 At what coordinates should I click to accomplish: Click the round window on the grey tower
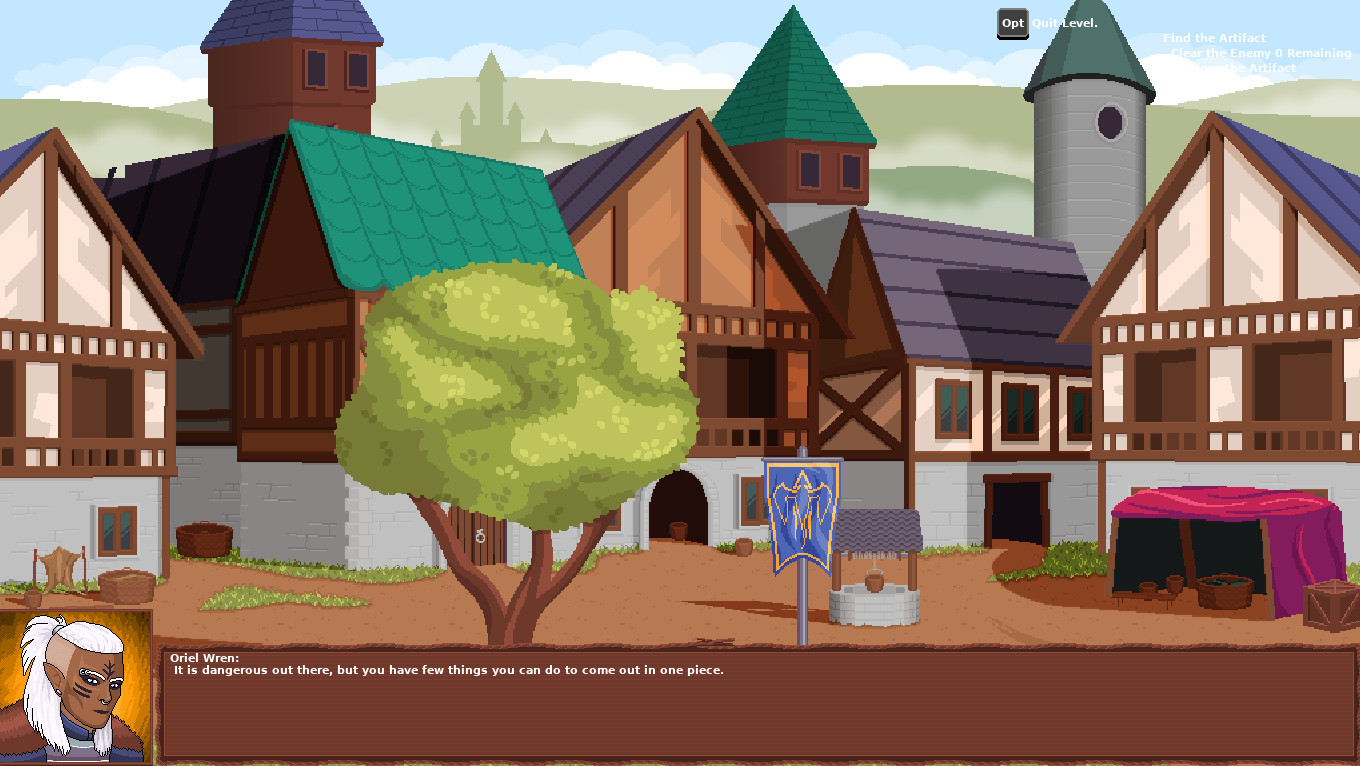tap(1110, 122)
